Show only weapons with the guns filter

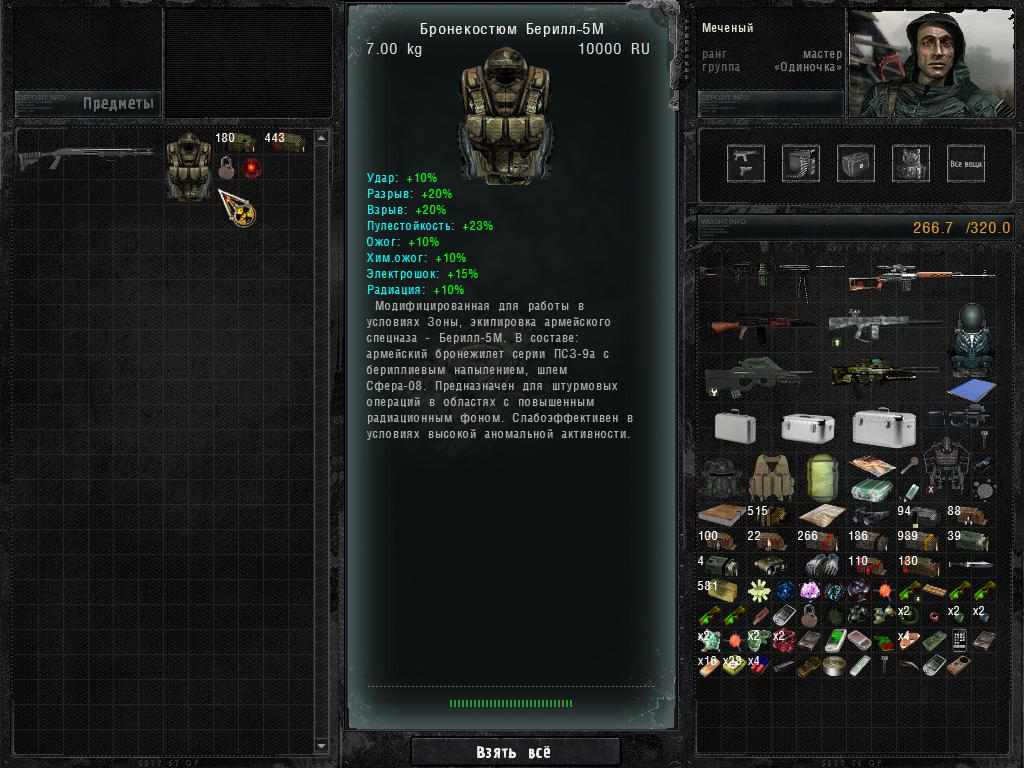pyautogui.click(x=745, y=163)
